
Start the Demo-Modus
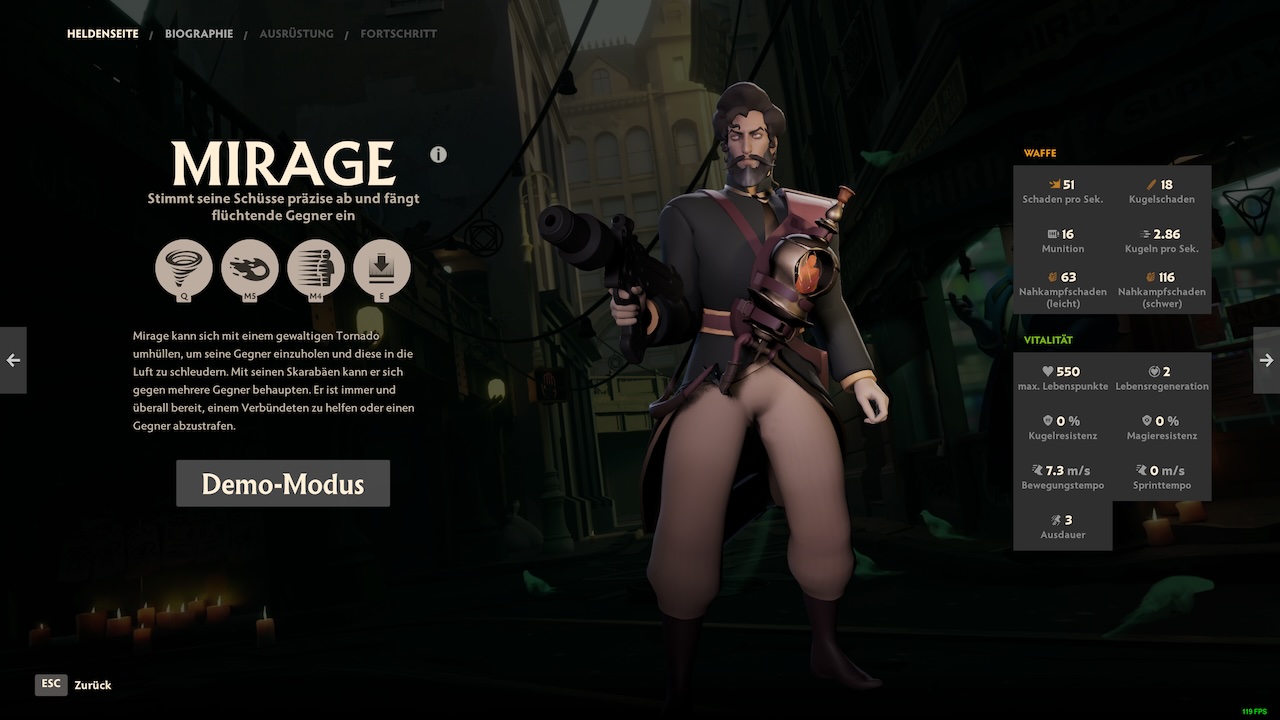(x=283, y=484)
